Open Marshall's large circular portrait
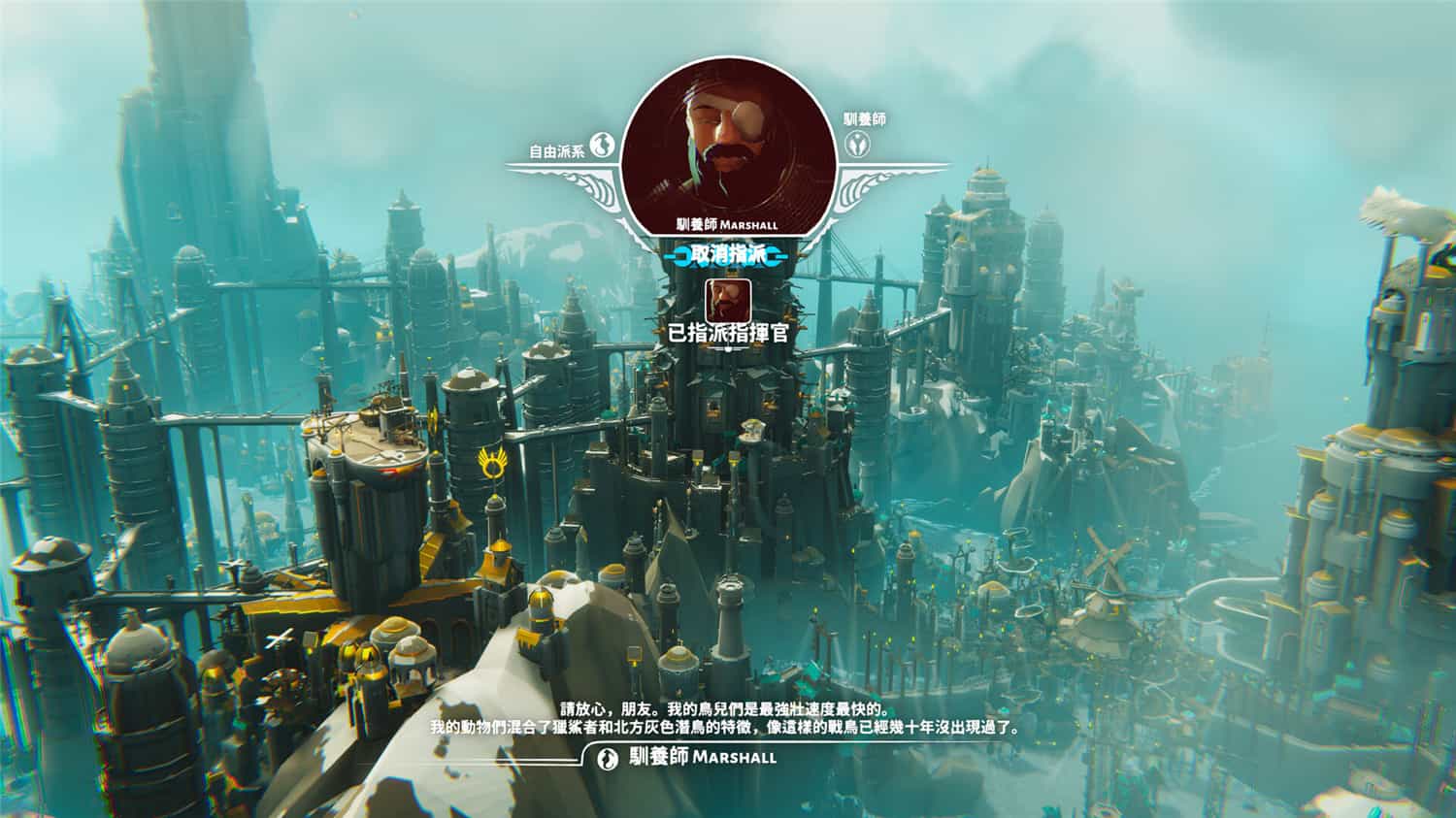This screenshot has width=1456, height=818. (726, 146)
